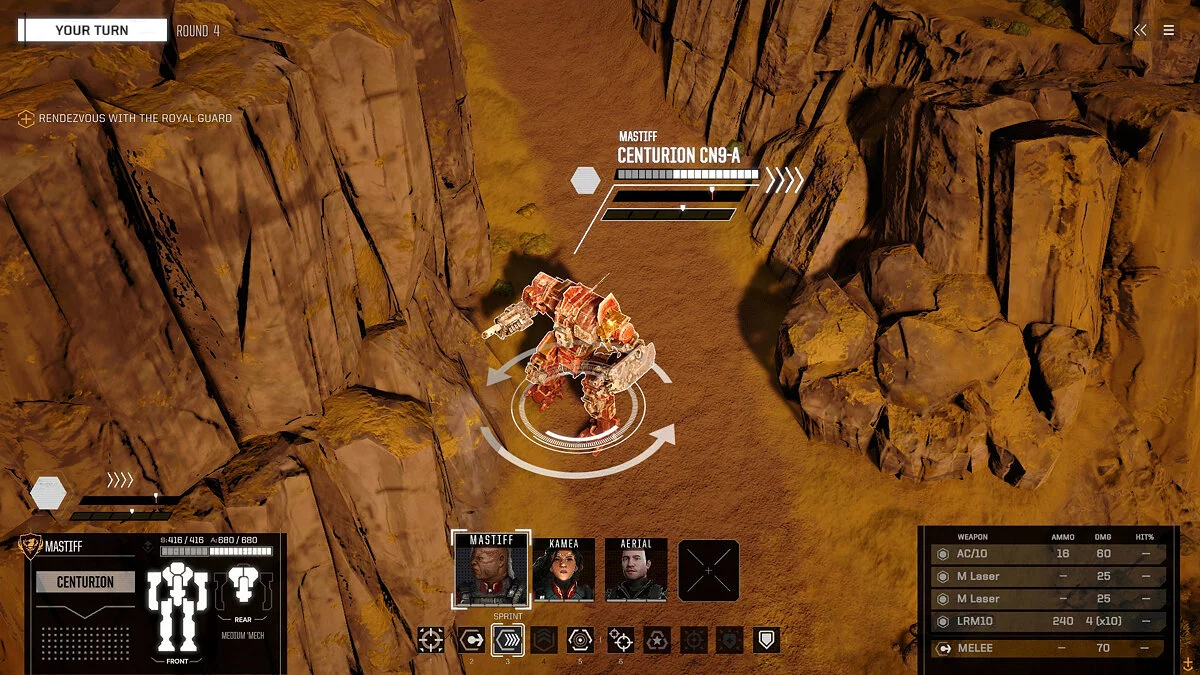Screen dimensions: 1200x675
Task: Select the double-crosshair multi-target ability
Action: pyautogui.click(x=620, y=640)
